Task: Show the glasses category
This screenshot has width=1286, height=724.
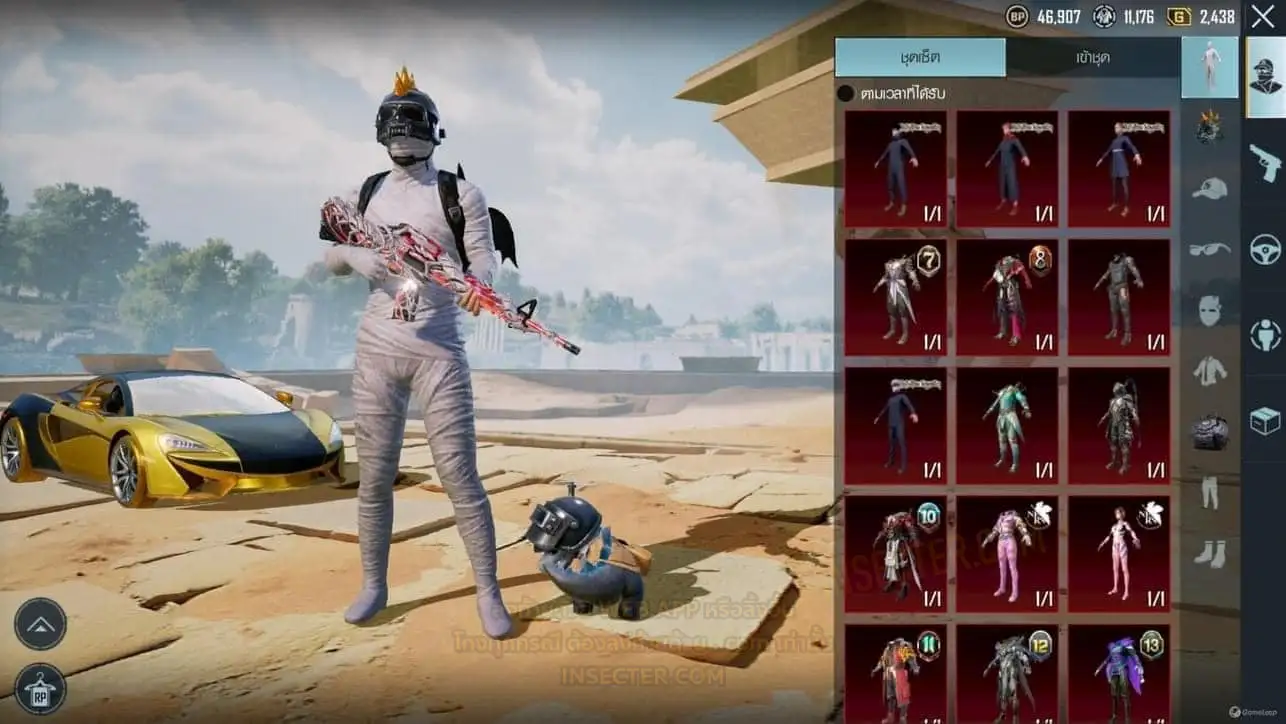Action: coord(1210,249)
